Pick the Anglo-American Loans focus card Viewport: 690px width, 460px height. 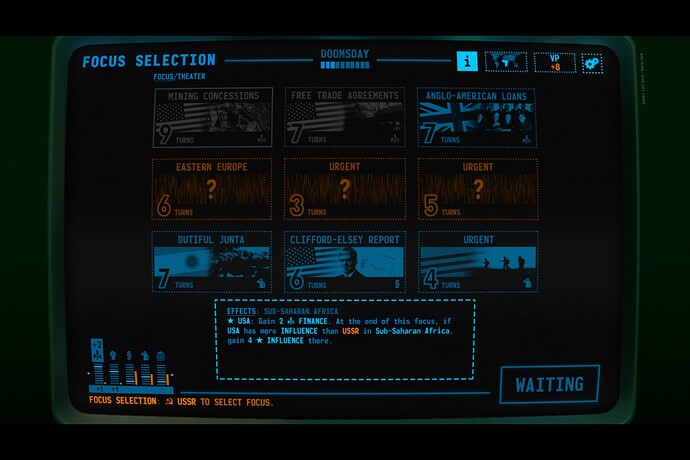tap(476, 118)
